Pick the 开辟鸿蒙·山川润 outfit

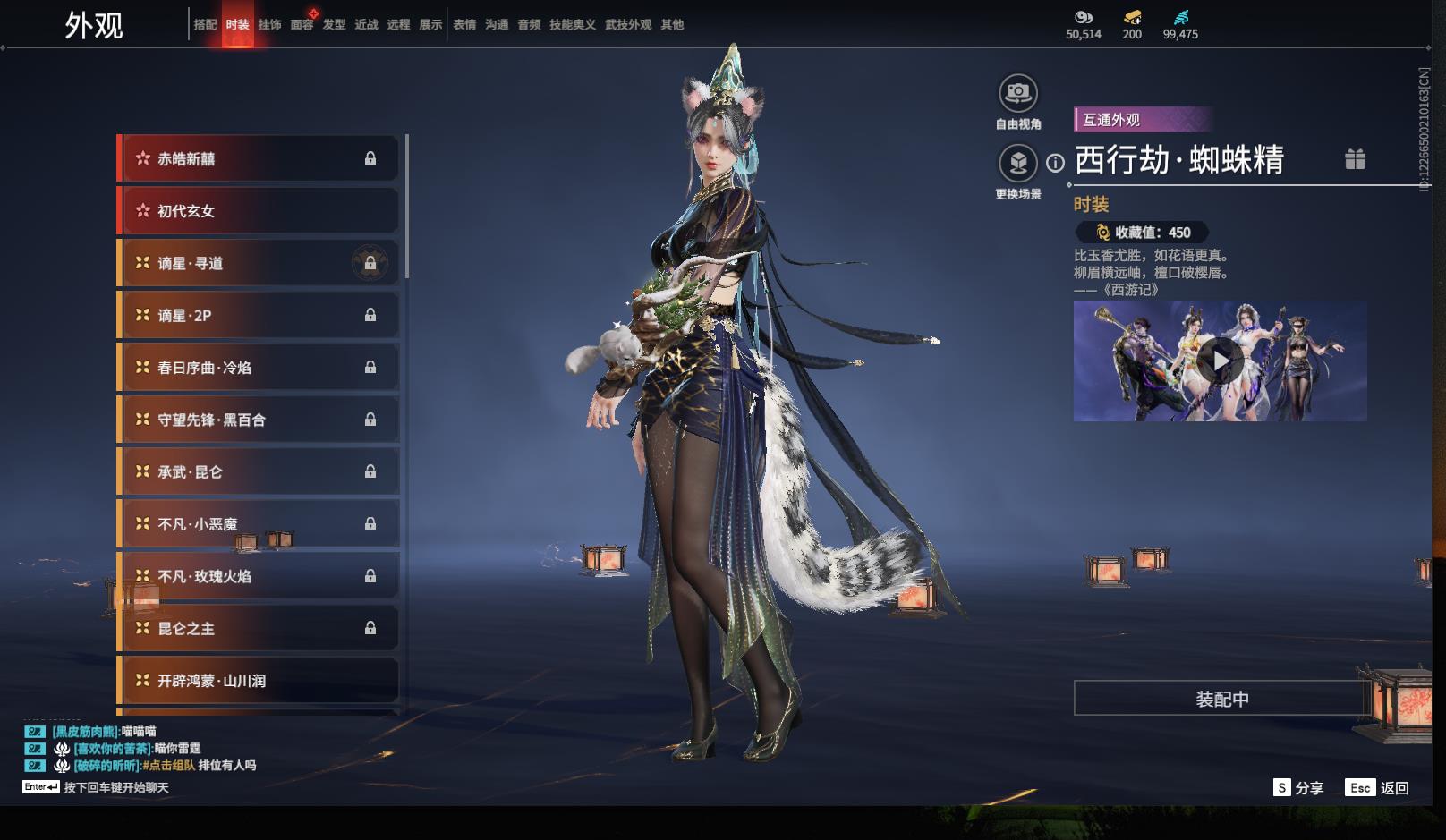click(x=258, y=681)
